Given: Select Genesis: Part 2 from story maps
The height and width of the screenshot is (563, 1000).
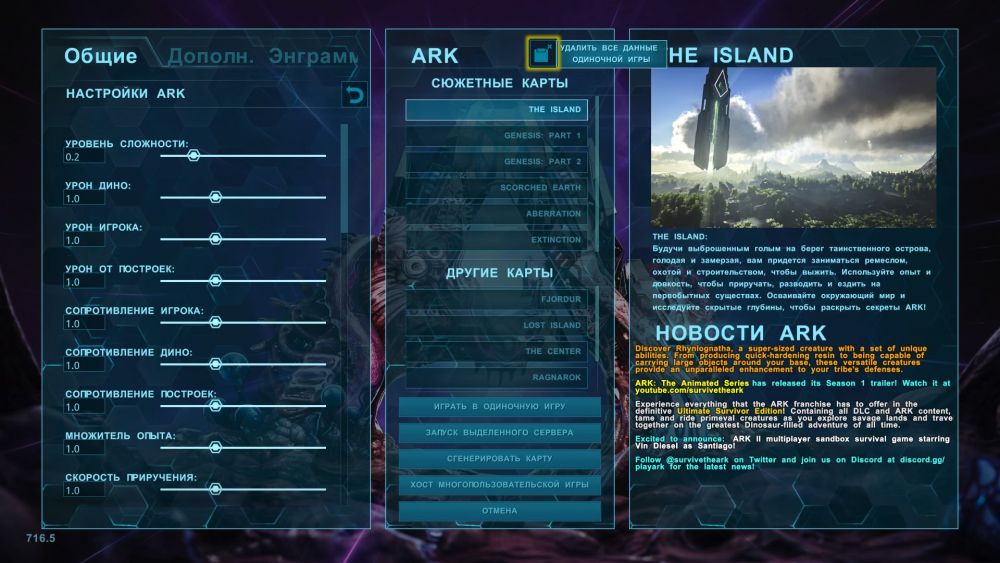Looking at the screenshot, I should coord(497,161).
